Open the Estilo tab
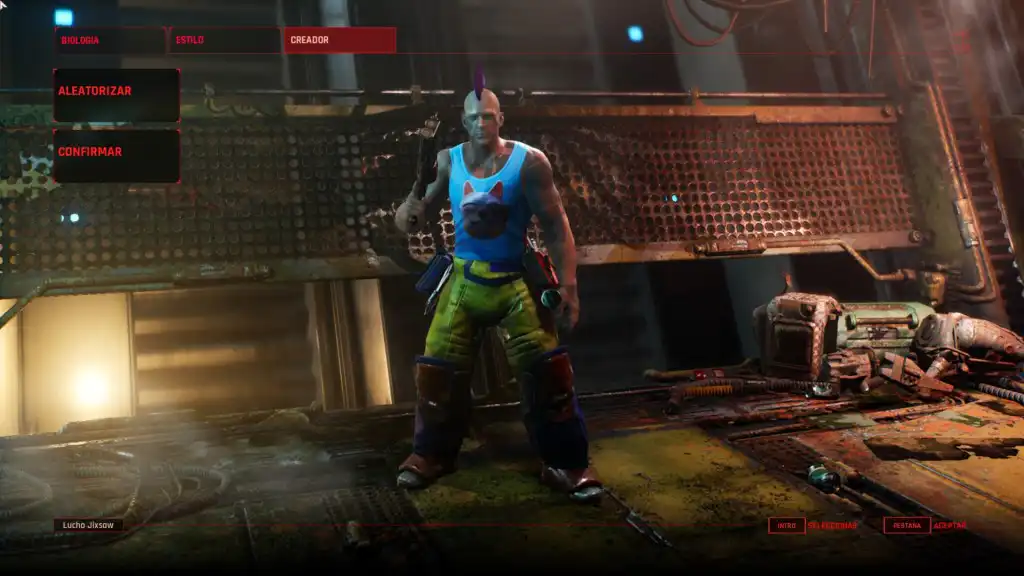Viewport: 1024px width, 576px height. [x=224, y=40]
